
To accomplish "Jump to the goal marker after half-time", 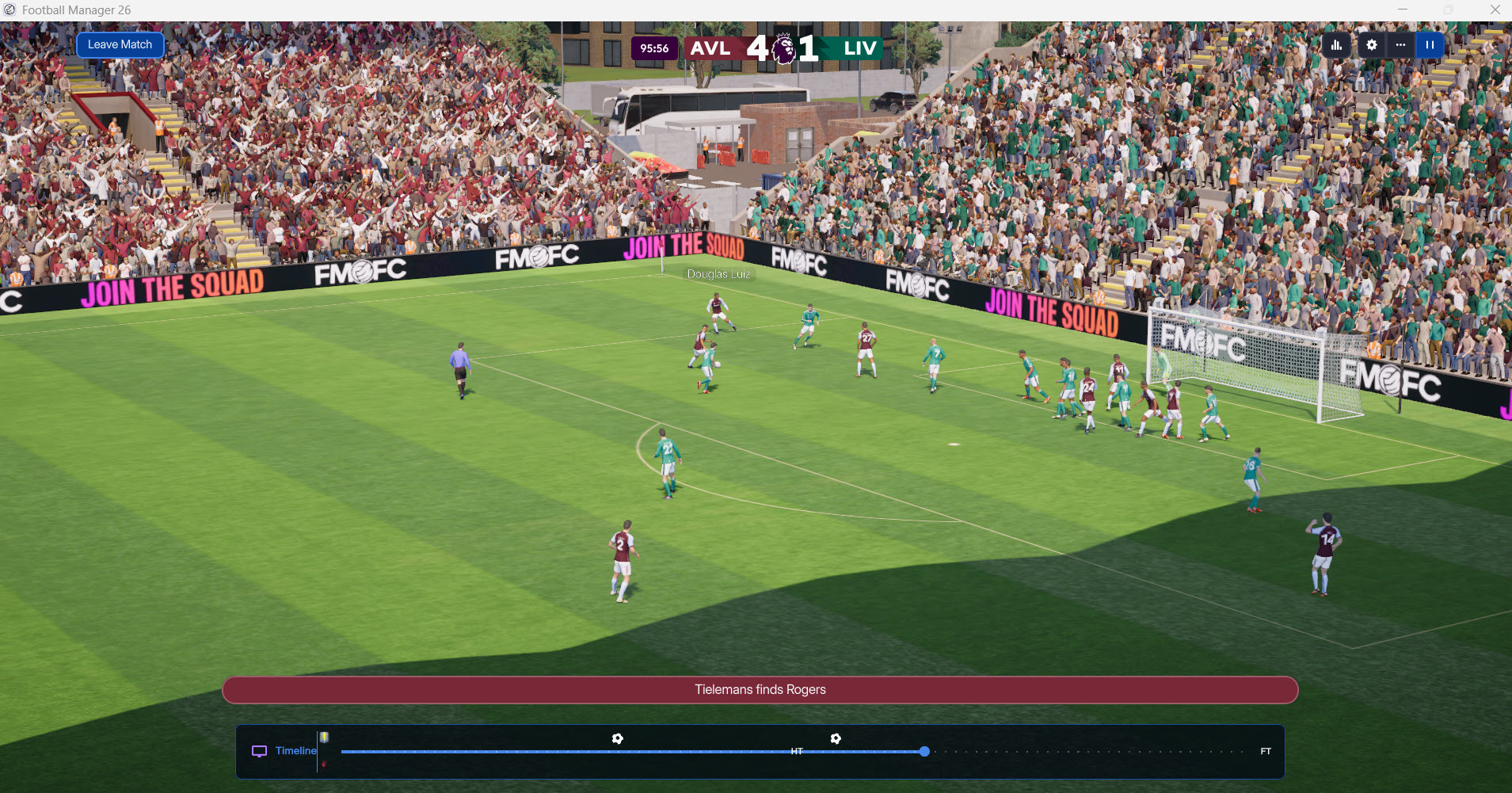I will tap(836, 738).
